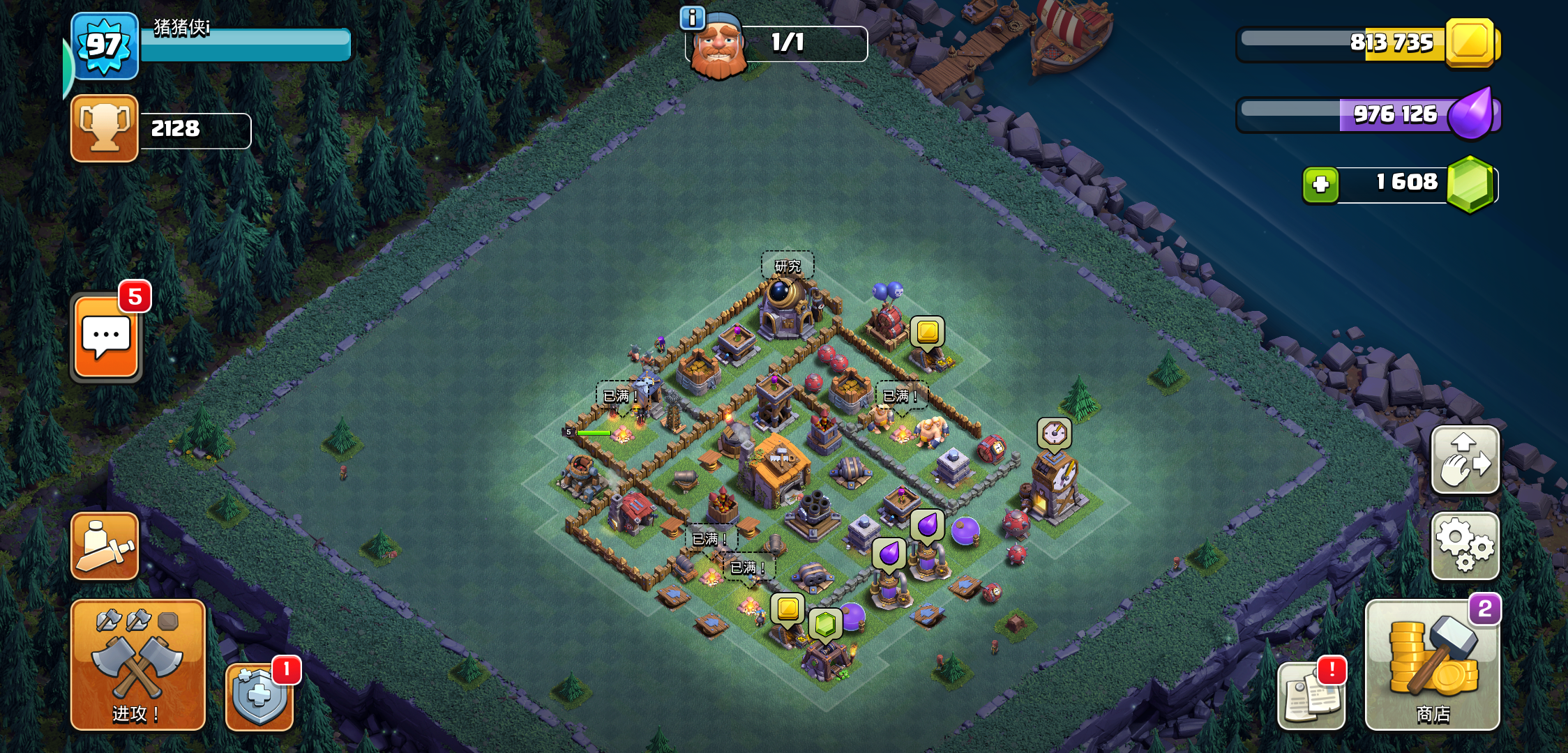Screen dimensions: 1568x753
Task: Tap the clock tower boost bubble
Action: point(1054,434)
